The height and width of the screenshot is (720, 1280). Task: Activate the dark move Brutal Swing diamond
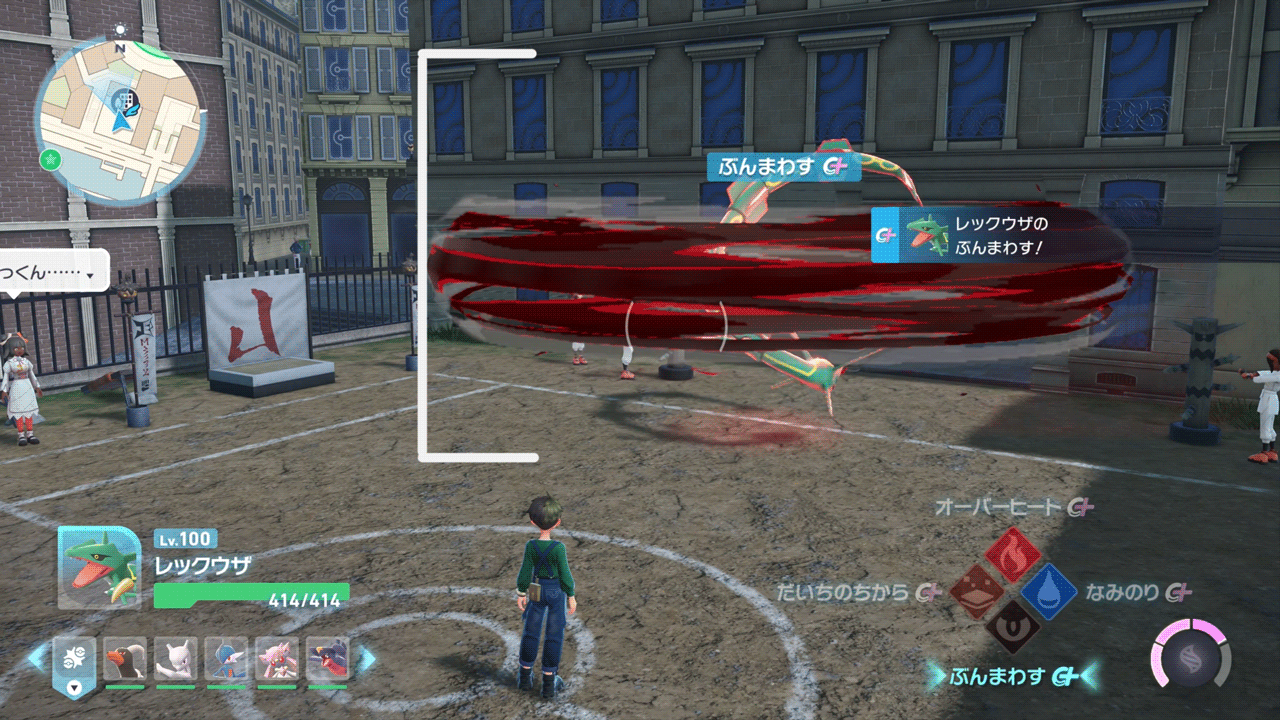1012,627
